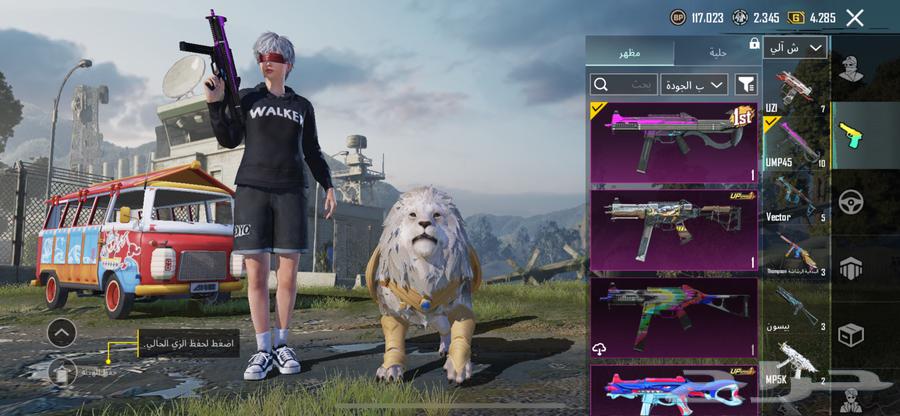Select the Thompson weapon entry
900x416 pixels.
796,253
